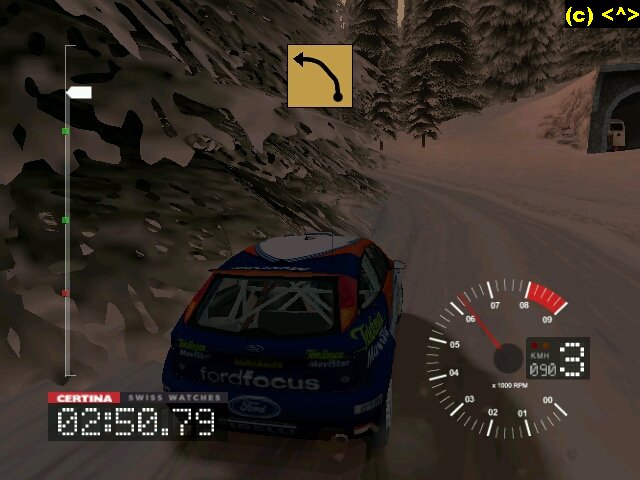Select the white position marker on the stage progress bar
The image size is (640, 480).
pyautogui.click(x=80, y=93)
